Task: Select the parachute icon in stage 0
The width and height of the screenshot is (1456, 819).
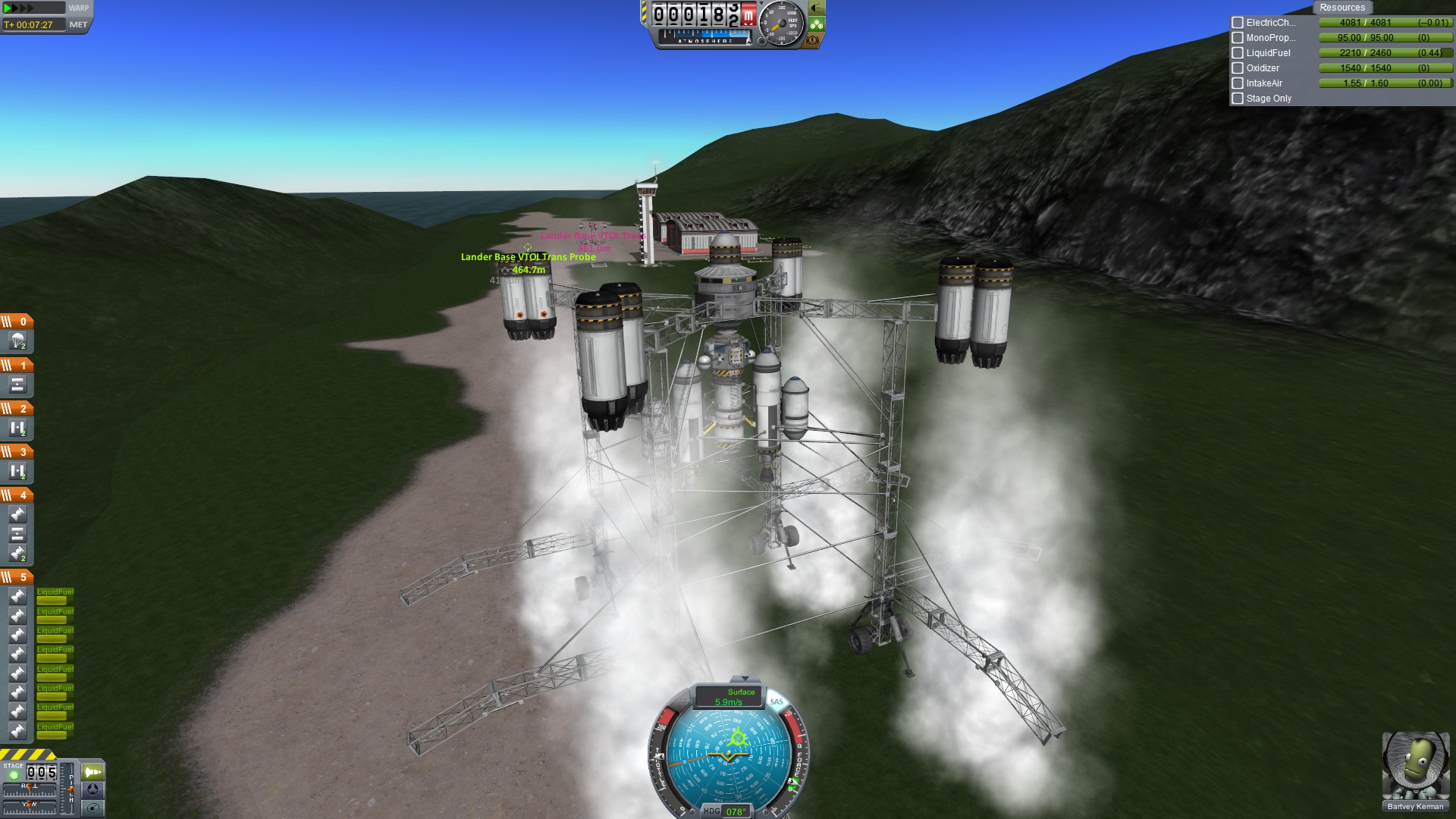Action: coord(17,342)
